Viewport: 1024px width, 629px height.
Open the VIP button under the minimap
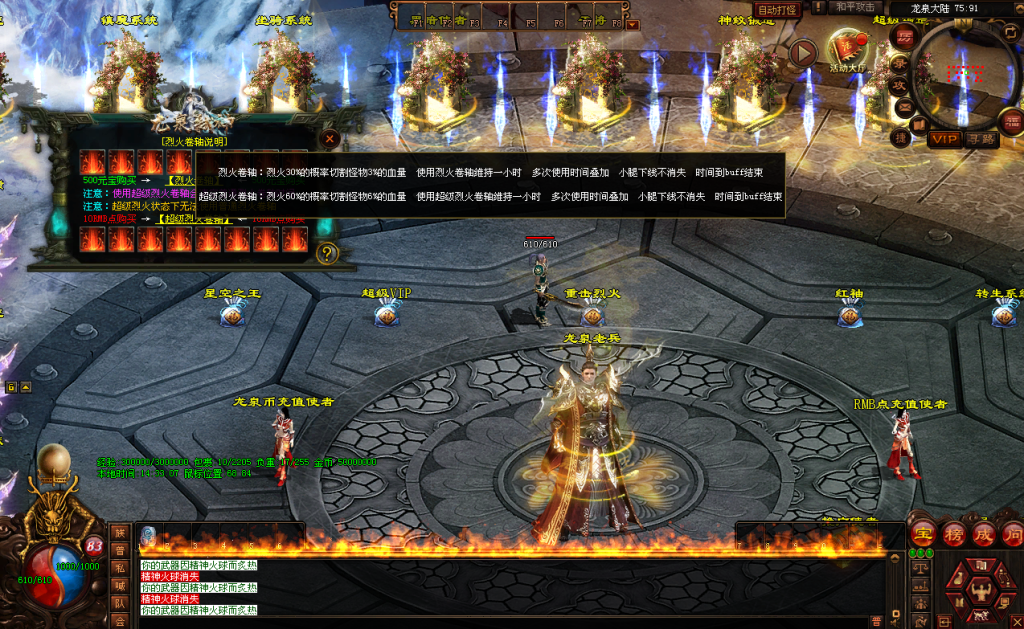tap(944, 139)
